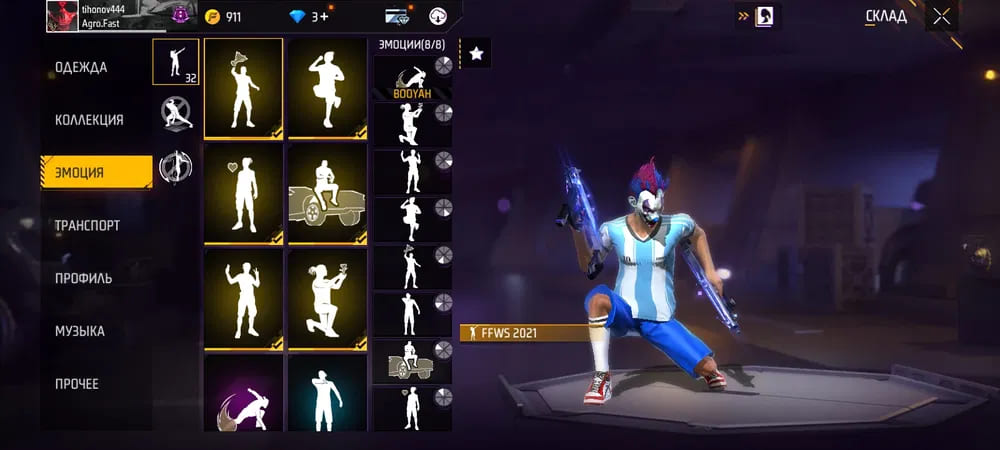Screen dimensions: 1000x450
Task: Pick the heart emote in the grid
Action: 244,194
